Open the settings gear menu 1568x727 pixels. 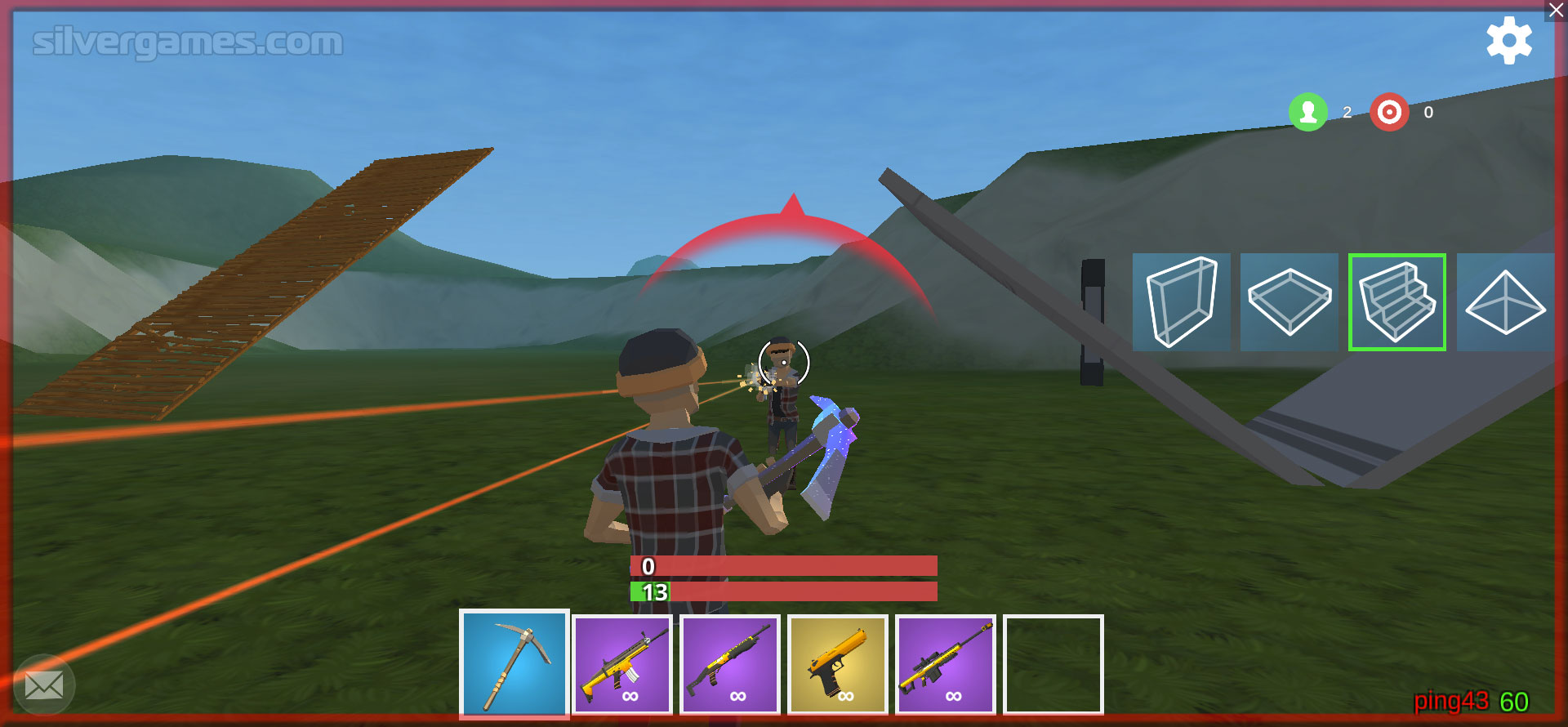pyautogui.click(x=1508, y=41)
